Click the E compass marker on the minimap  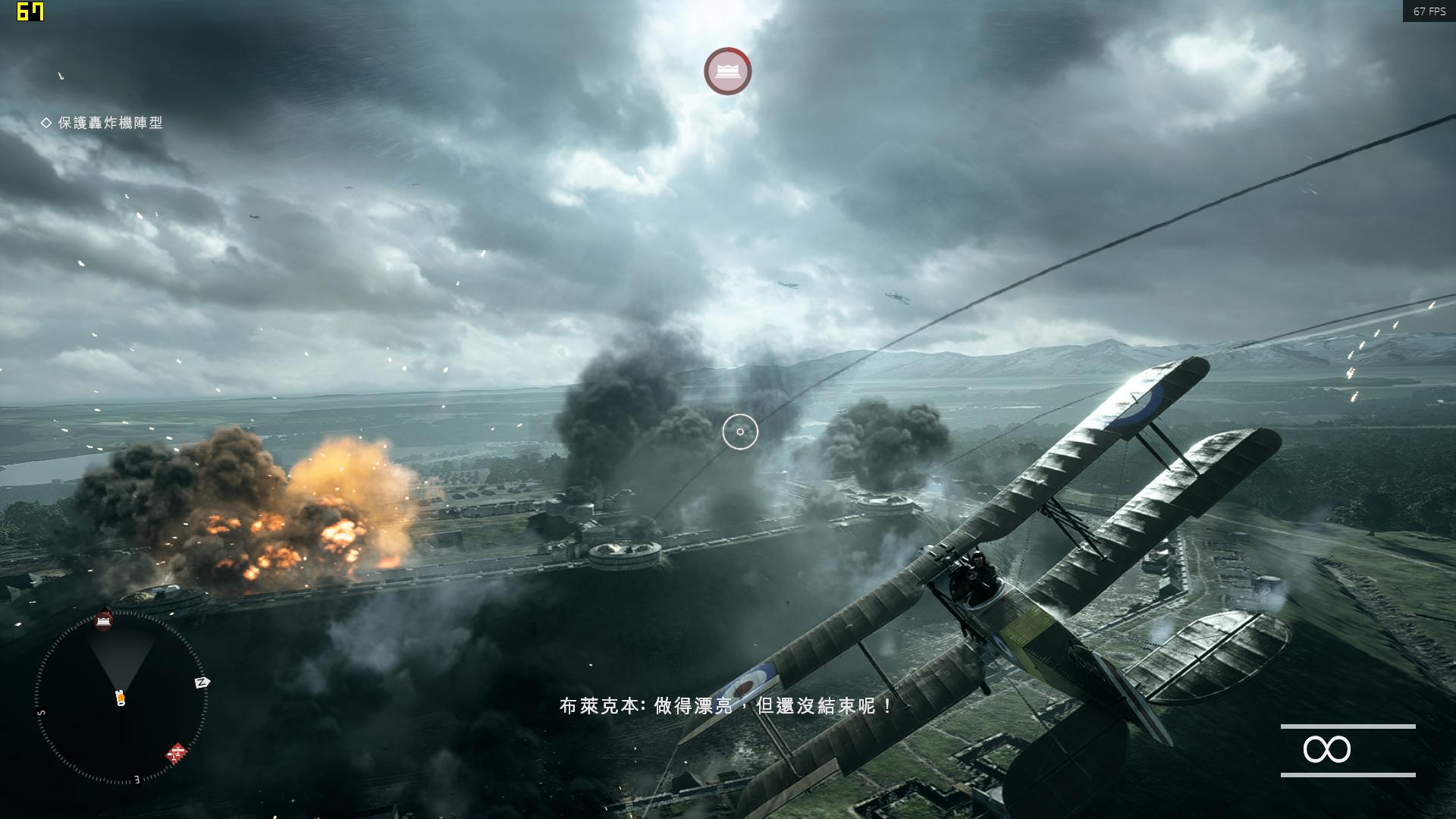[136, 778]
